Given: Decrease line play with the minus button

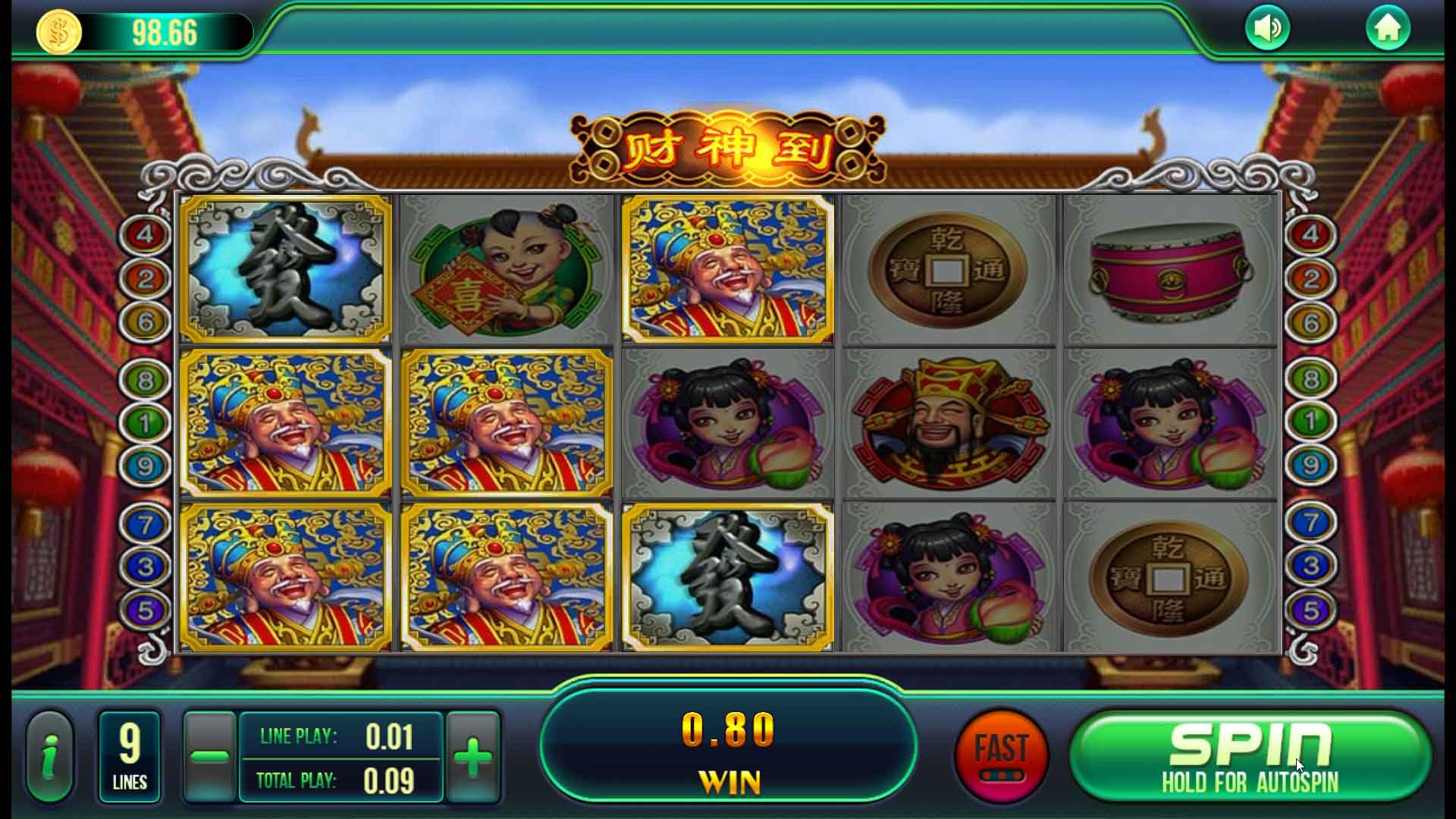Looking at the screenshot, I should tap(210, 757).
